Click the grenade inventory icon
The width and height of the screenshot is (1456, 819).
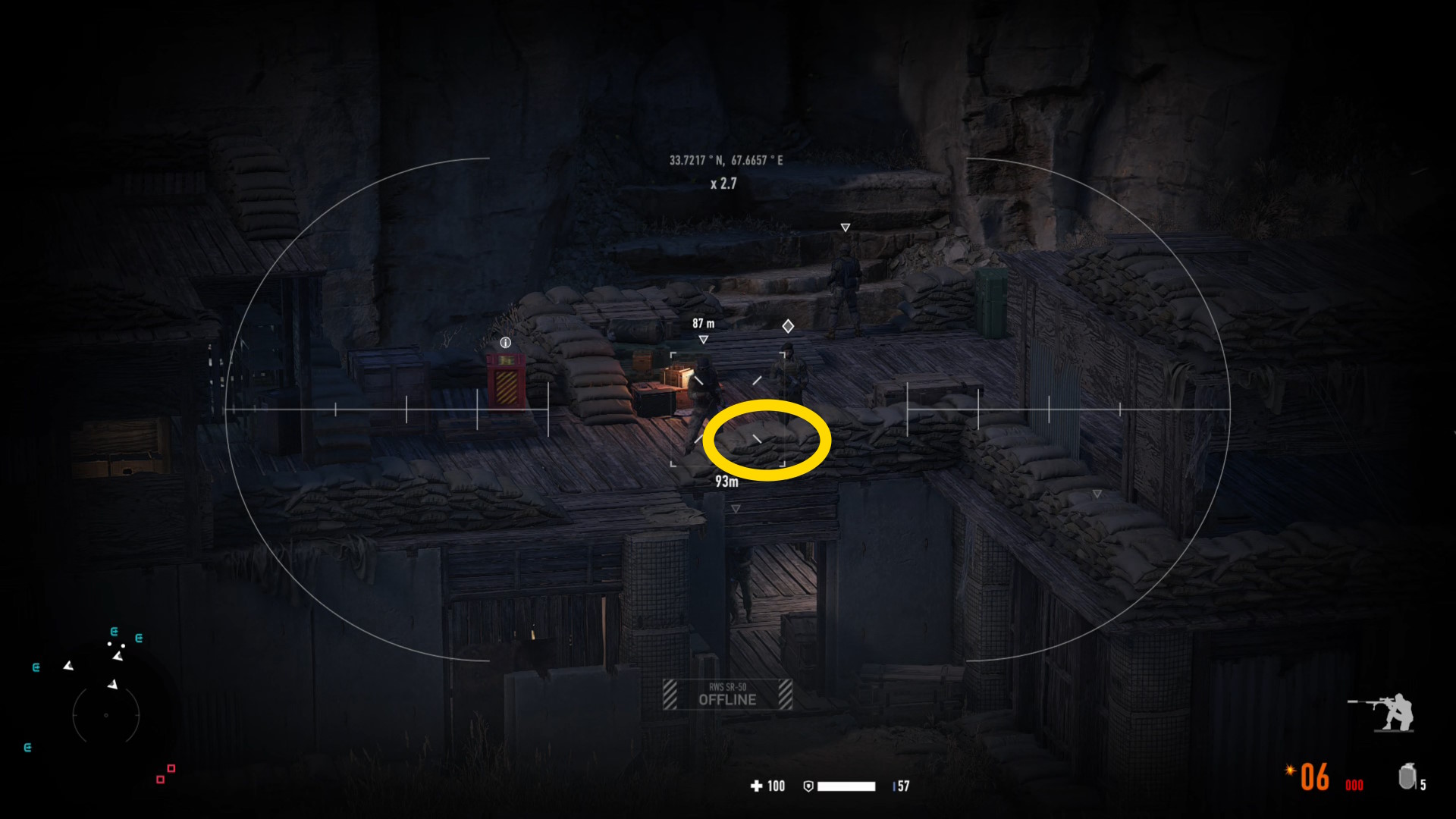click(x=1407, y=777)
